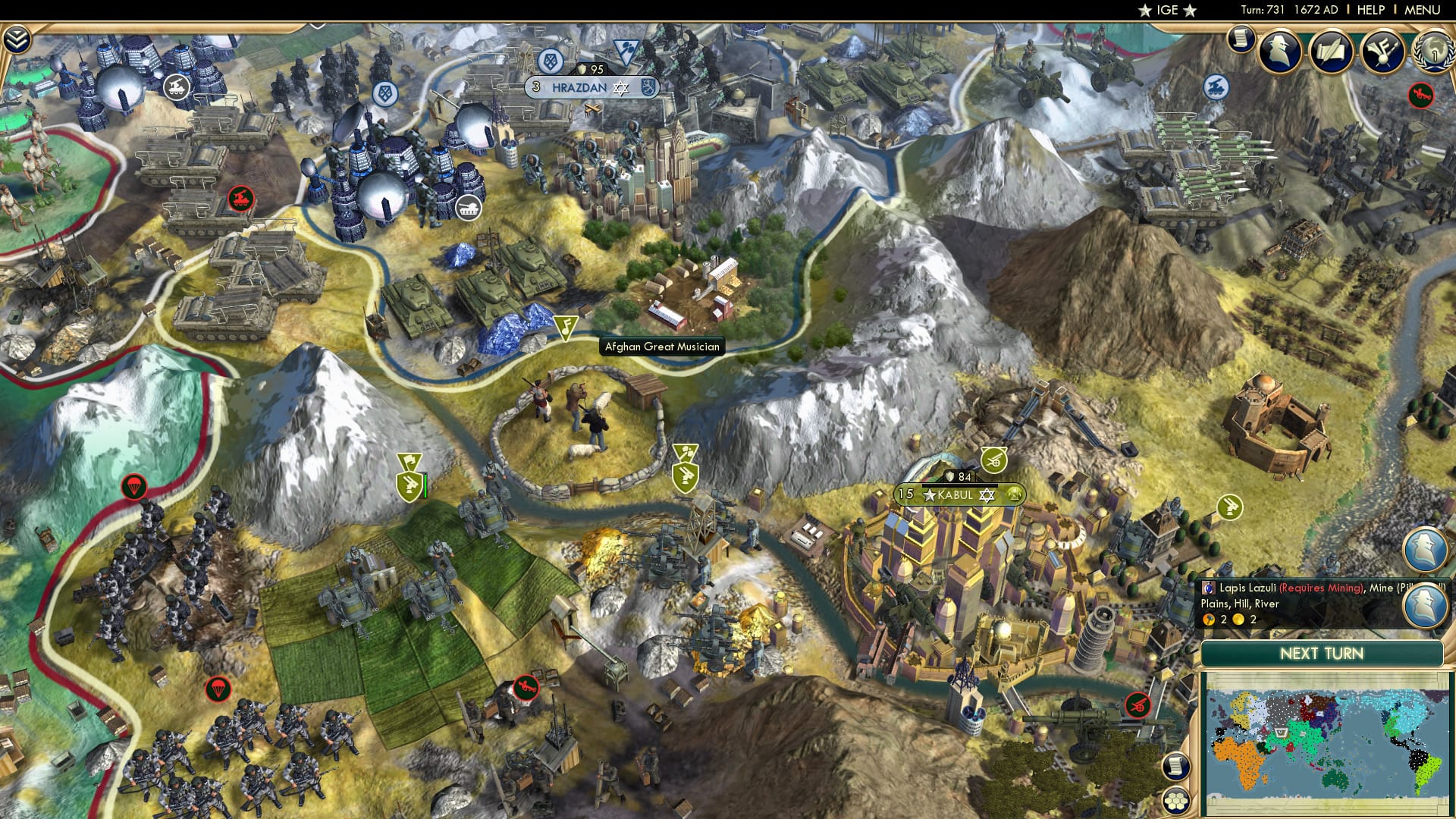The height and width of the screenshot is (819, 1456).
Task: Toggle Strategic View with the hex grid icon
Action: pyautogui.click(x=1176, y=801)
